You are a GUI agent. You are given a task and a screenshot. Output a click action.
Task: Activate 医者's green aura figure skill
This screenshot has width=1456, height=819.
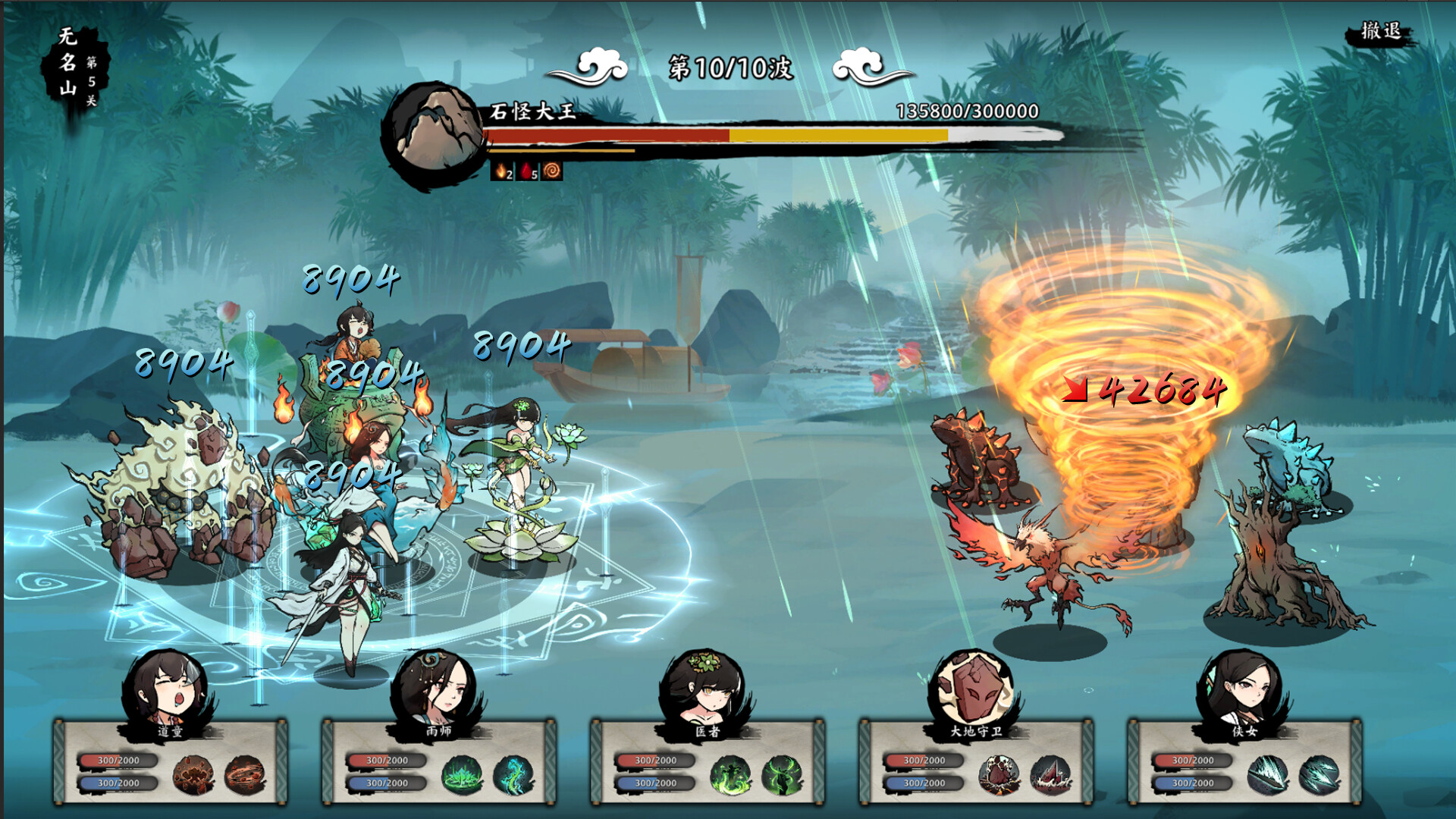(x=730, y=774)
